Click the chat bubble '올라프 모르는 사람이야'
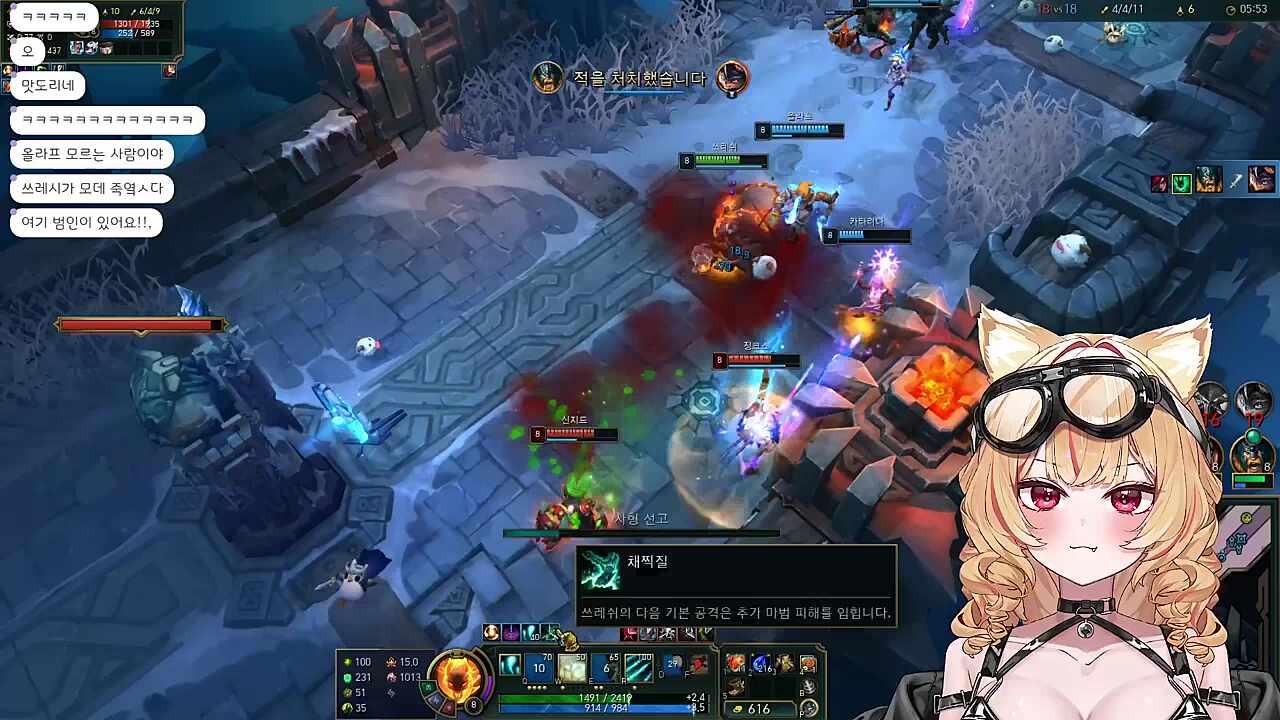 92,154
